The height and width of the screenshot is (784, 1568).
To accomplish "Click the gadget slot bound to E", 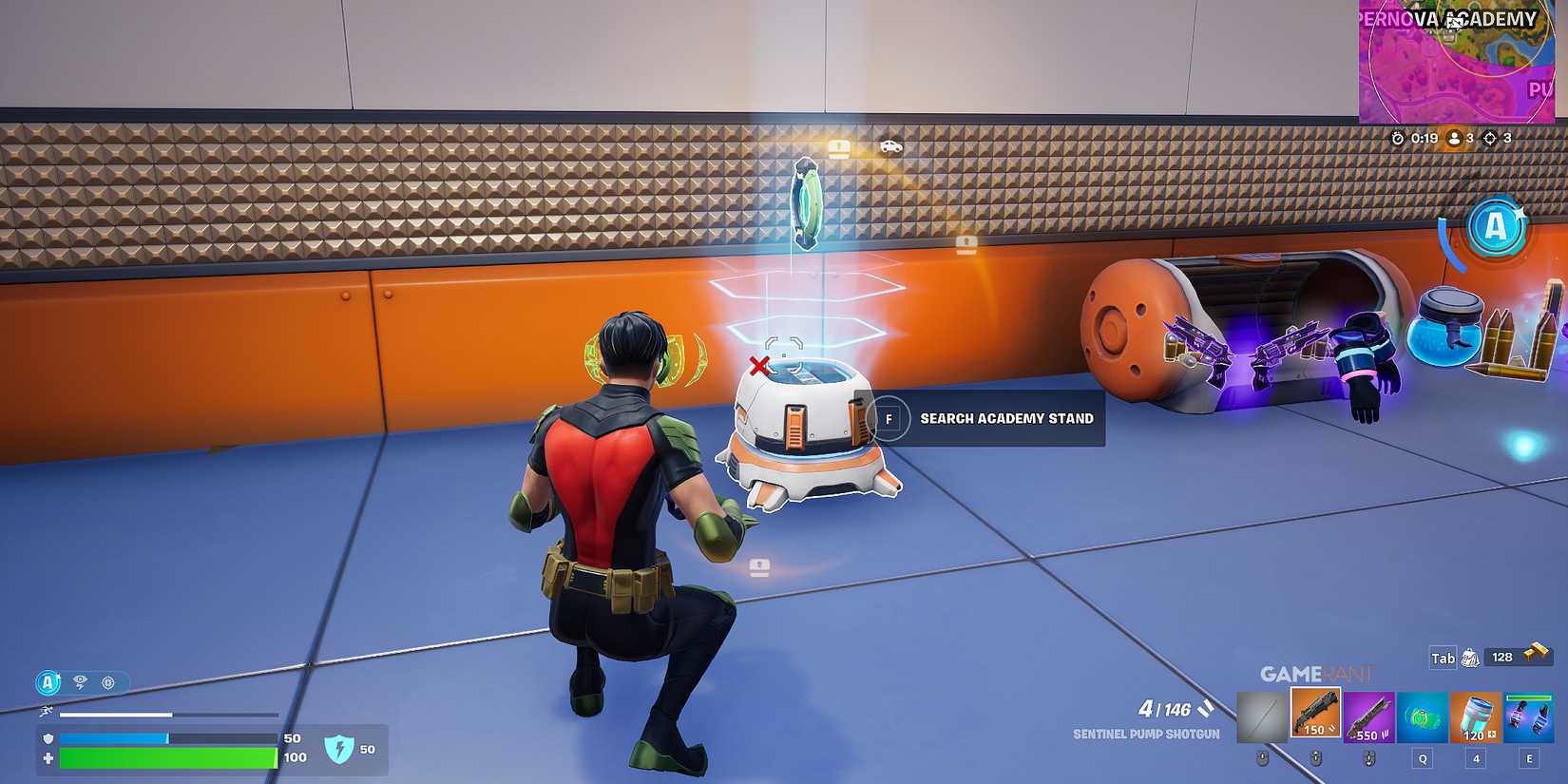I will (x=1528, y=715).
